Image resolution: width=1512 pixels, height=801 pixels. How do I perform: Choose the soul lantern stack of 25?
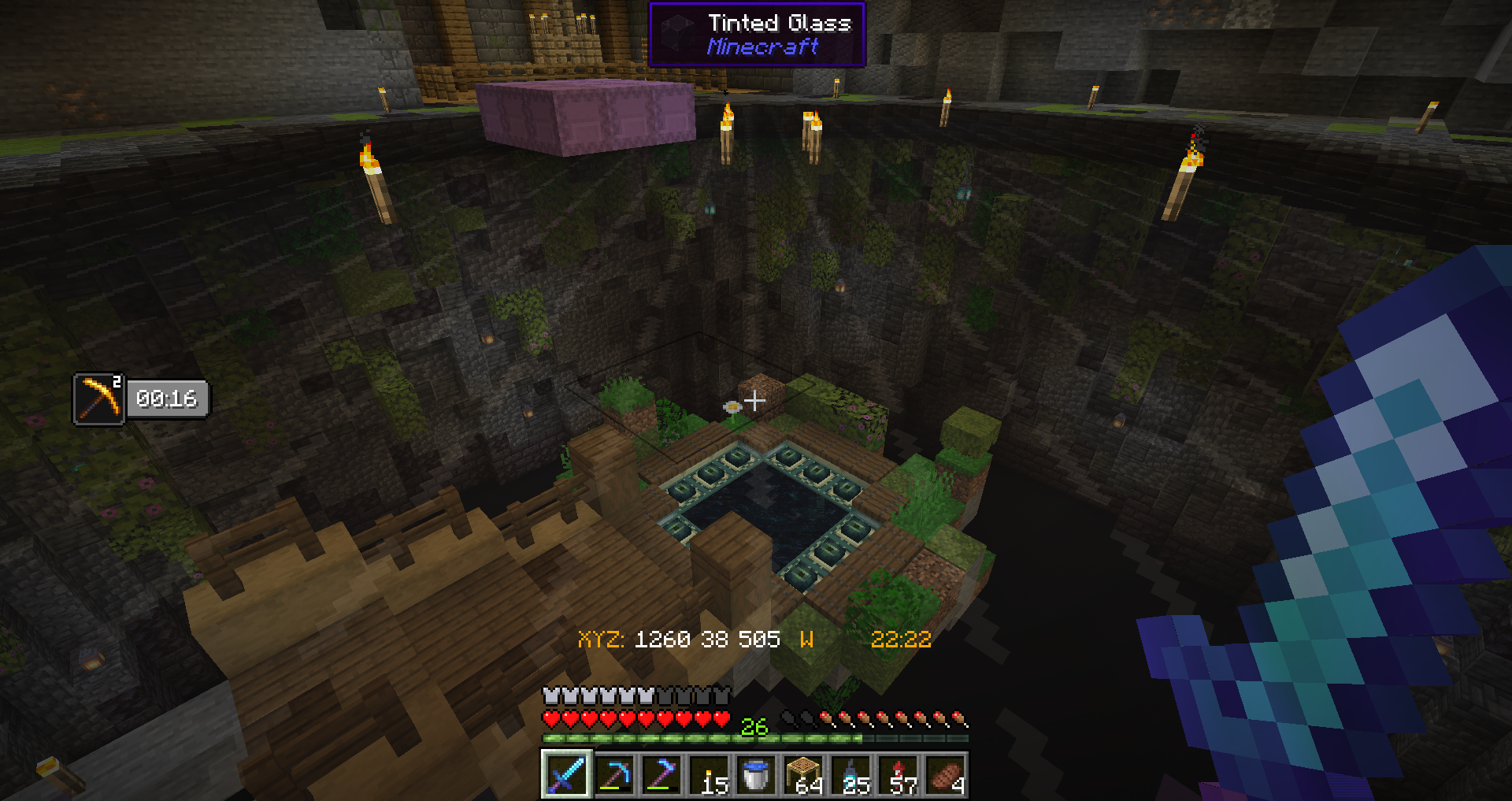pos(851,774)
